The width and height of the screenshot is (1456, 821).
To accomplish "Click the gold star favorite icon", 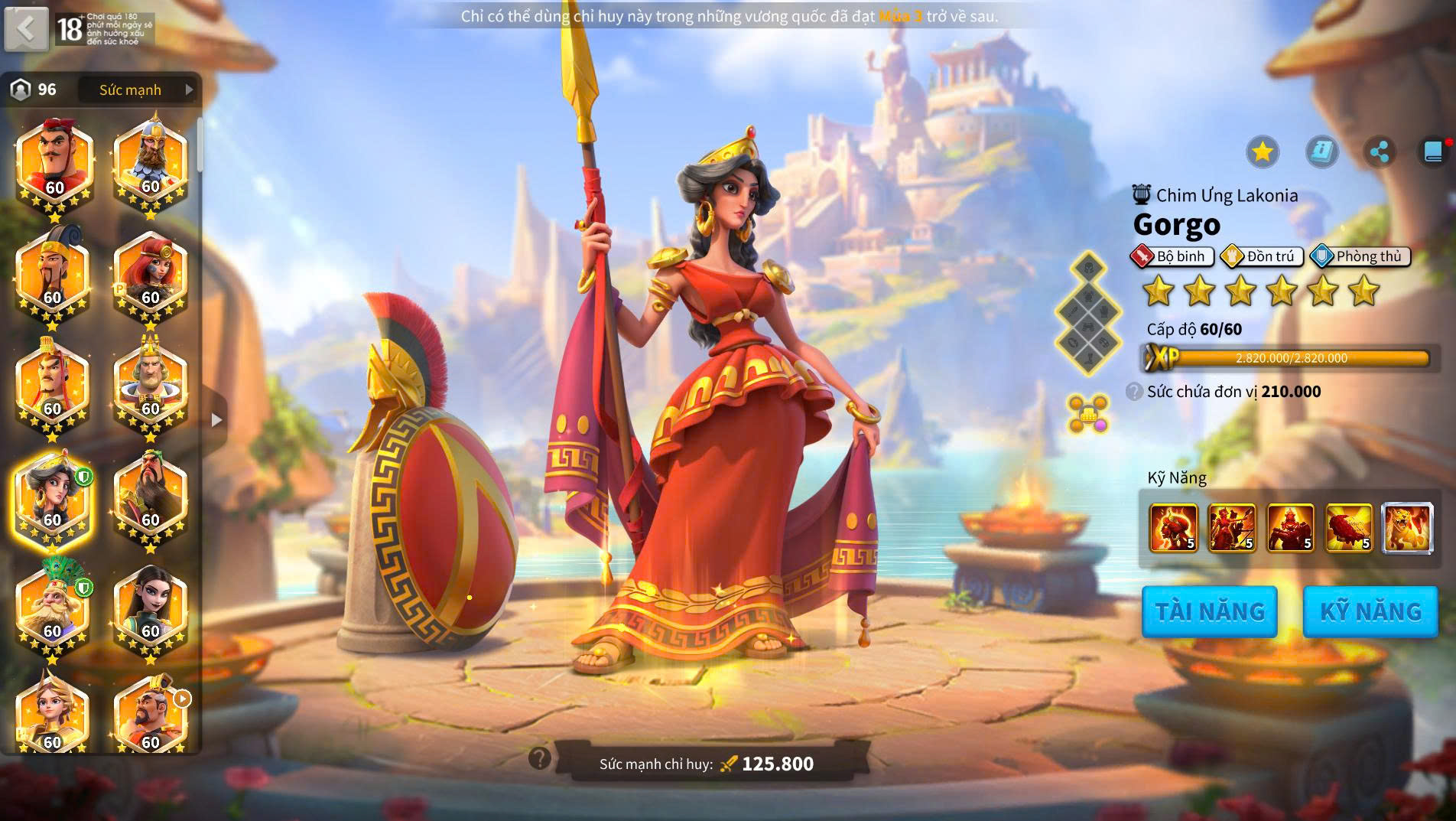I will point(1262,151).
